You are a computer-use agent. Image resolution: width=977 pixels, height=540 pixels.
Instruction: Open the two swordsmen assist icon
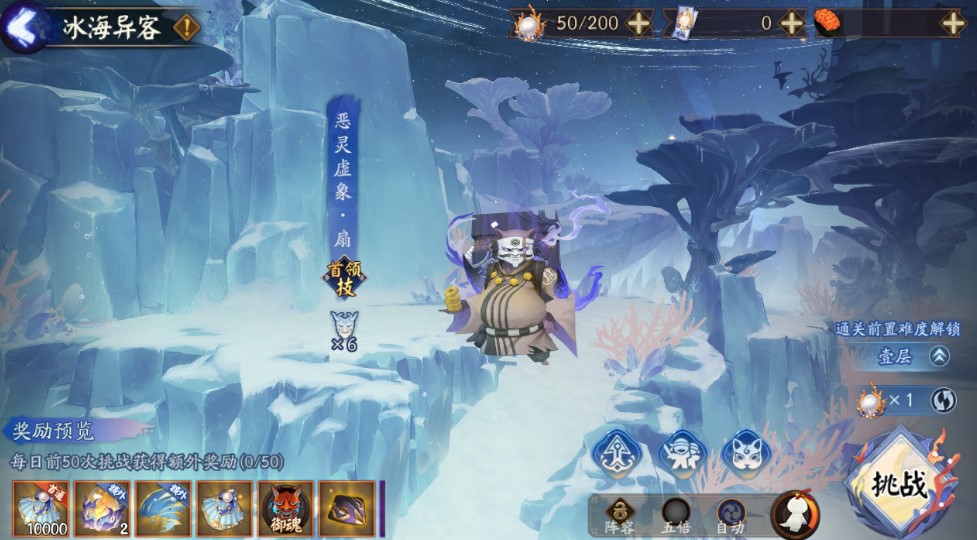coord(683,455)
